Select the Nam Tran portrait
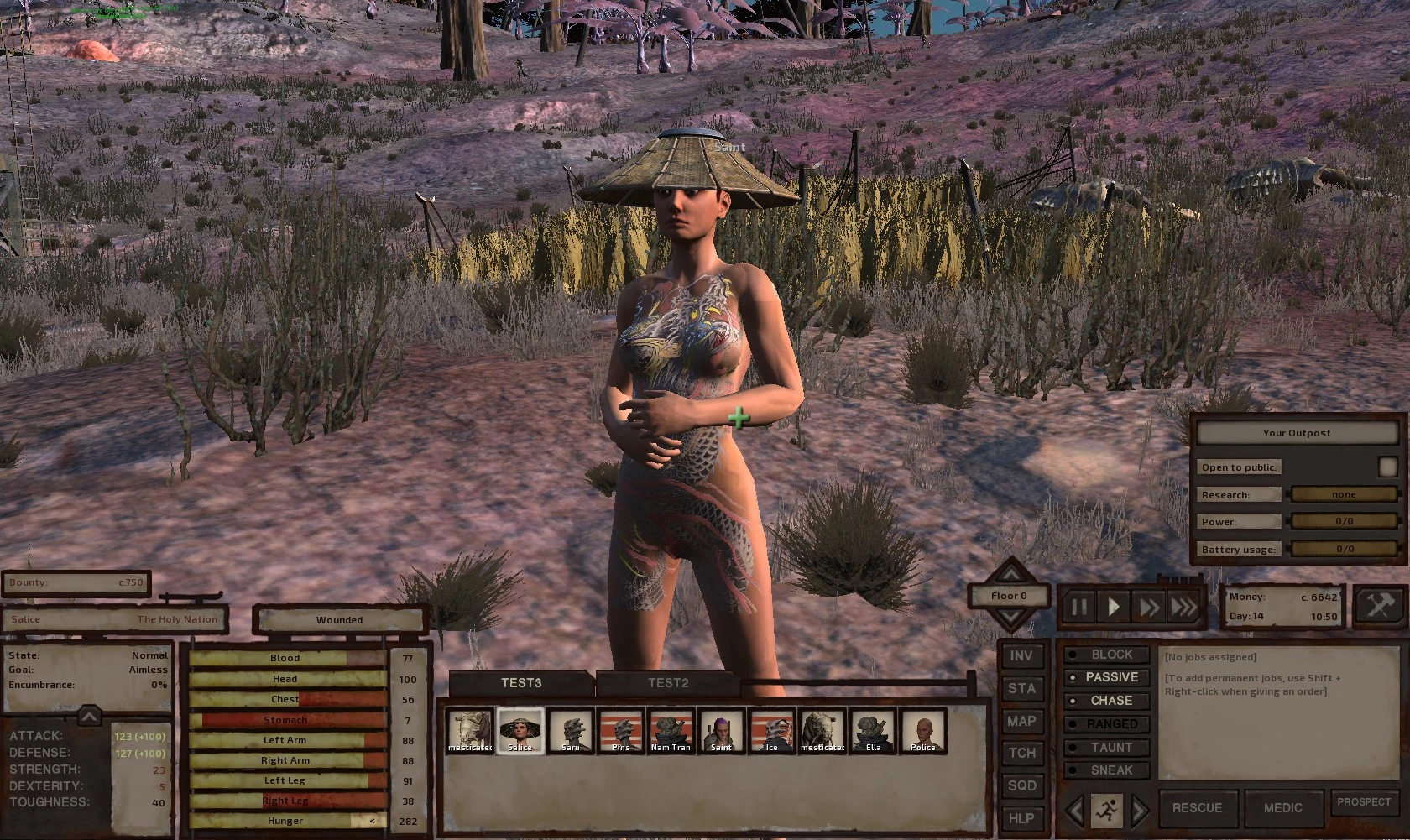Image resolution: width=1410 pixels, height=840 pixels. [x=671, y=731]
